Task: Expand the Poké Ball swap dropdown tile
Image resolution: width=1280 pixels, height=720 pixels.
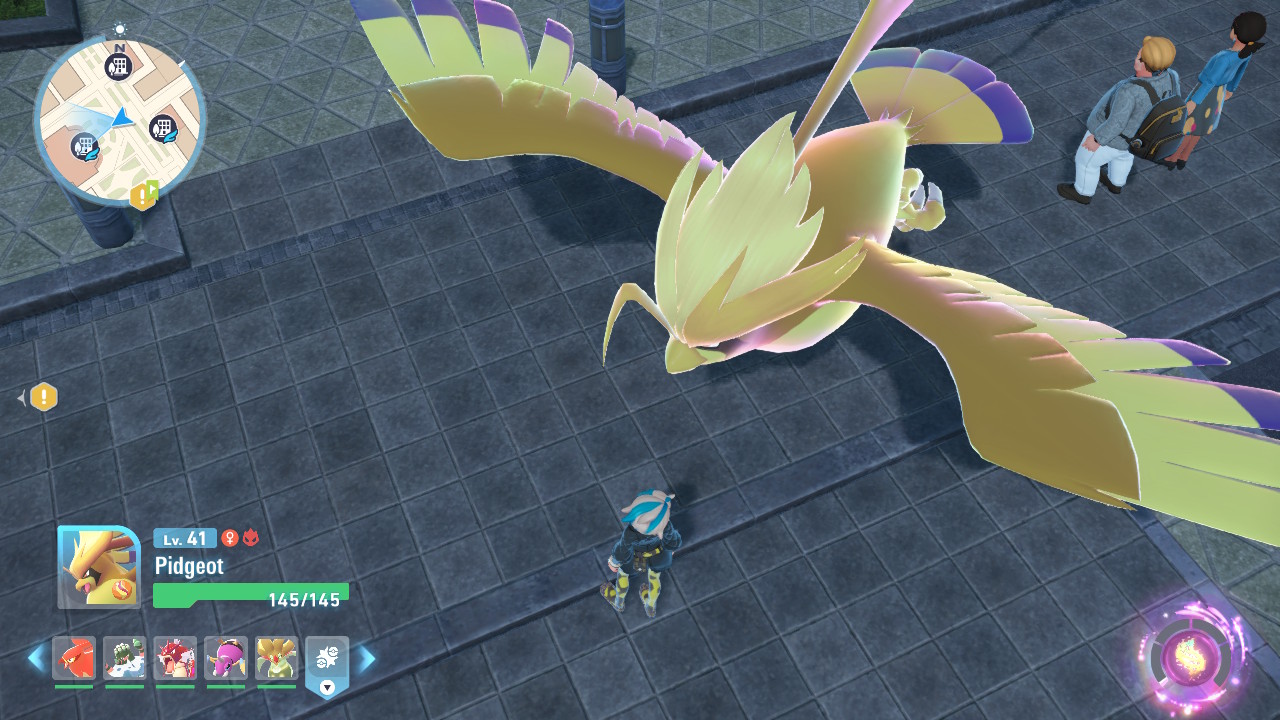Action: 327,664
